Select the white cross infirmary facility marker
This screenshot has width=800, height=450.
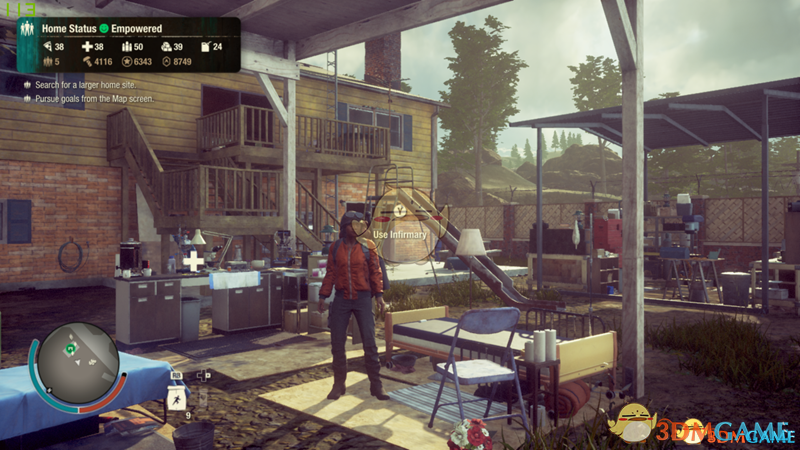193,261
